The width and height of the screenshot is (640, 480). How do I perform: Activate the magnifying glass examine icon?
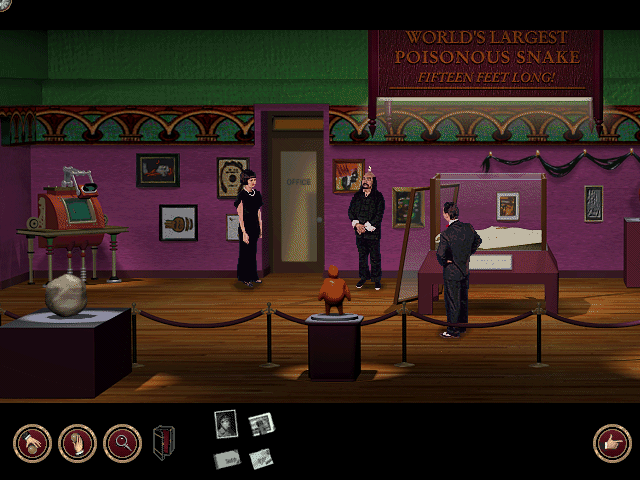[122, 443]
